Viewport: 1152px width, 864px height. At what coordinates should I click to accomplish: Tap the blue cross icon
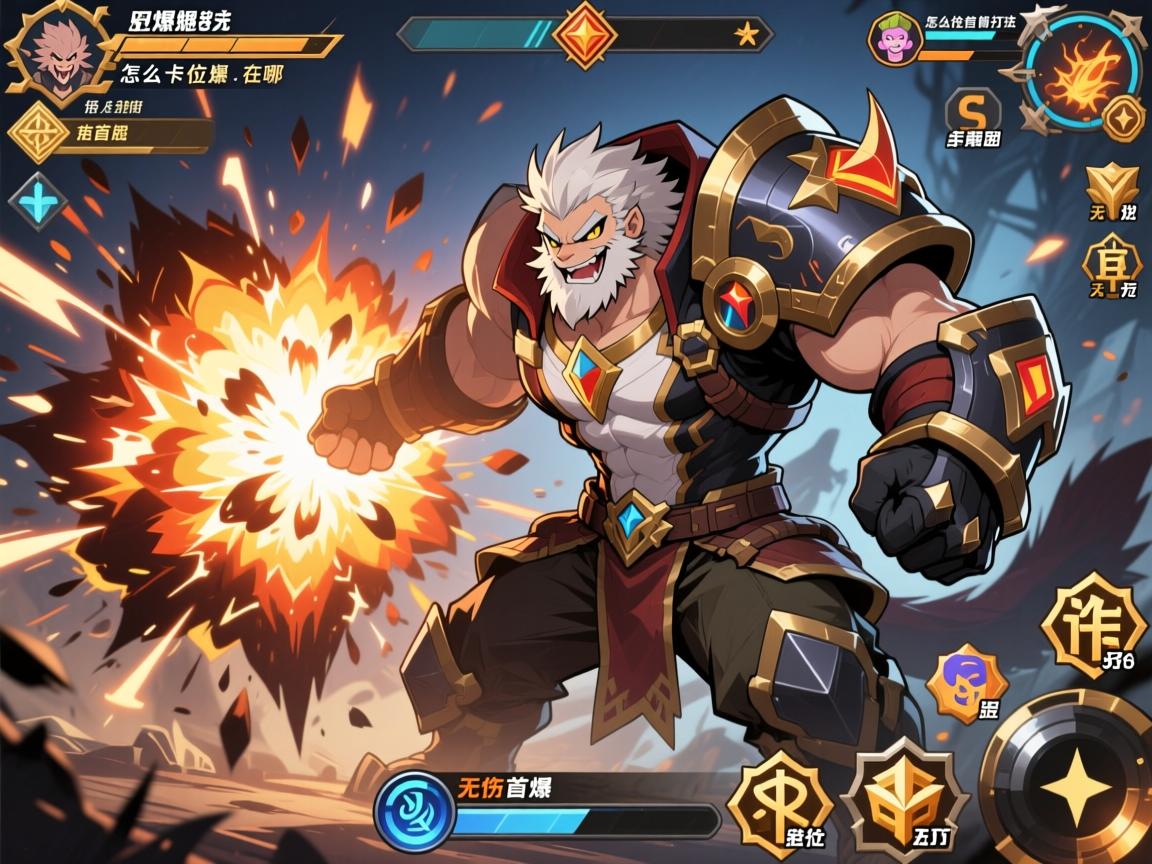coord(38,201)
